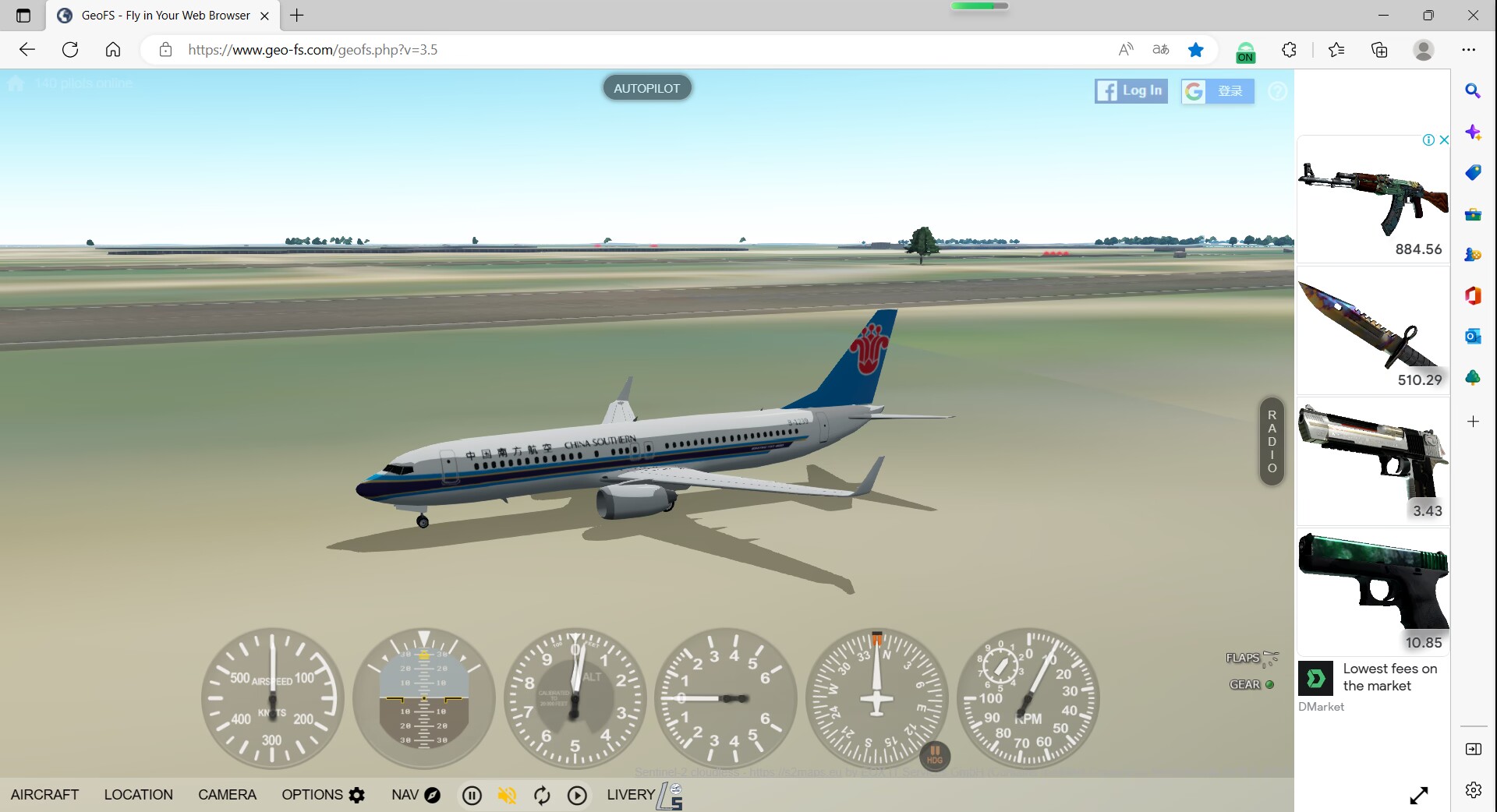Open the AIRCRAFT menu
The image size is (1497, 812).
pos(44,795)
